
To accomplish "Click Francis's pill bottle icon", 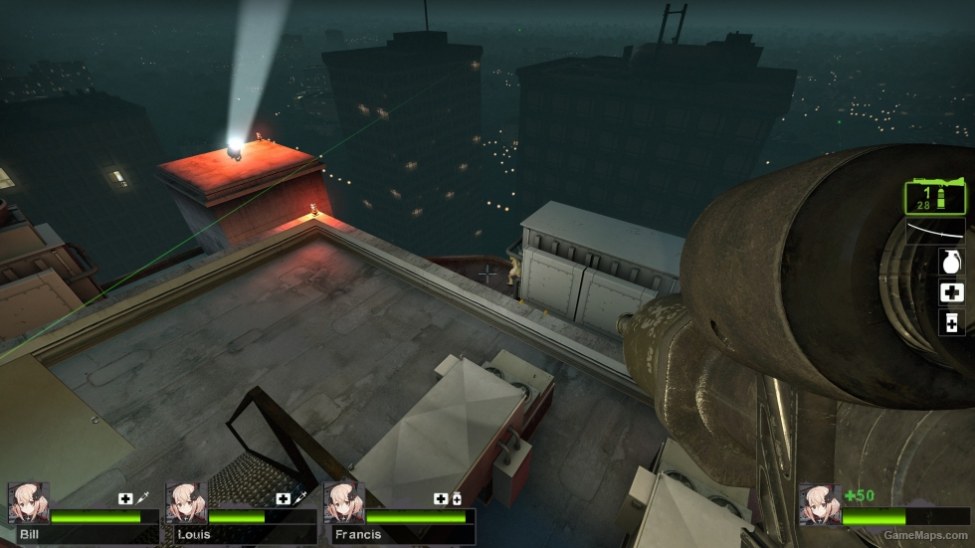I will click(x=457, y=498).
